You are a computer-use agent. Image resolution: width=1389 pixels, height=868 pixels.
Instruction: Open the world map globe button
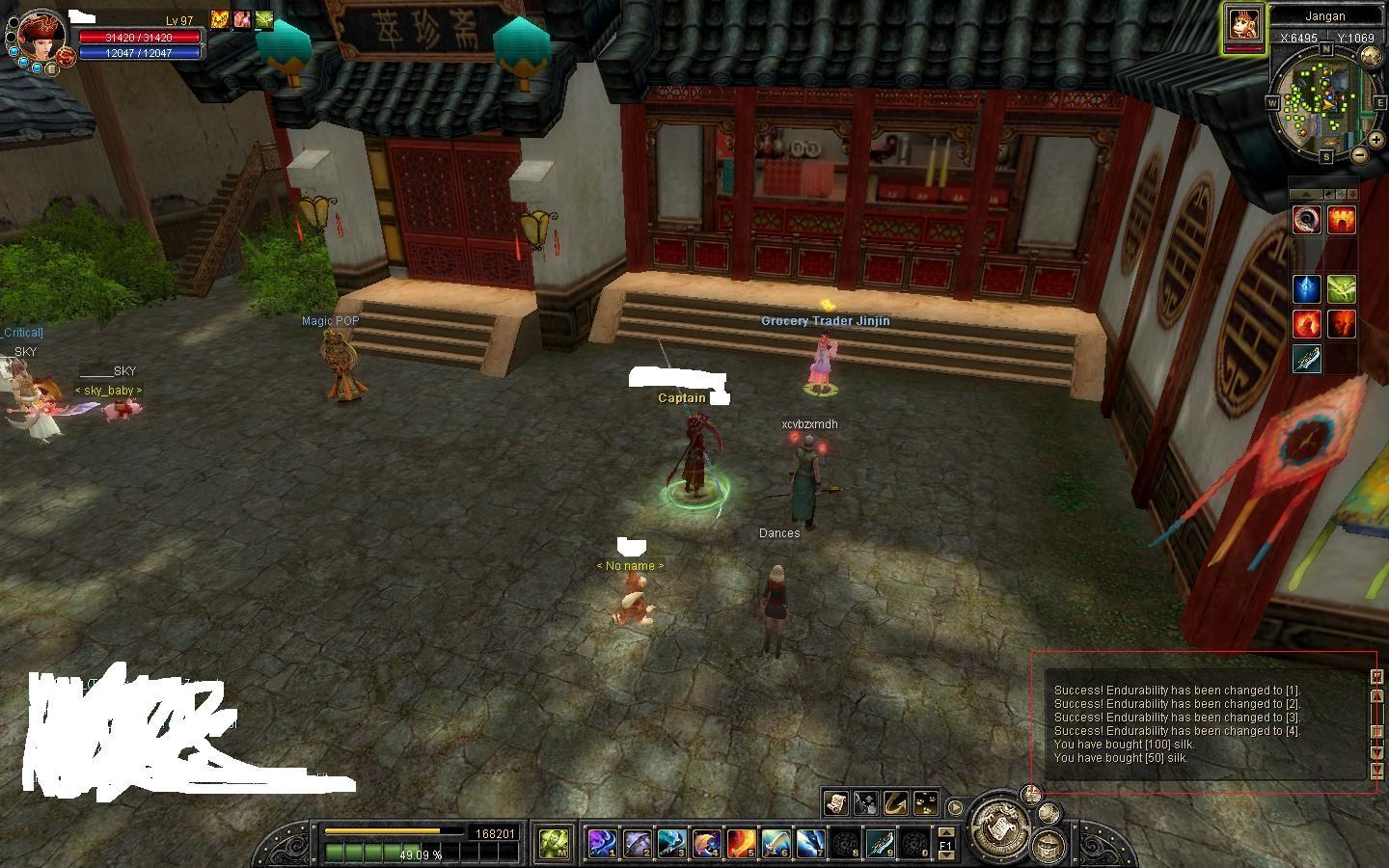pyautogui.click(x=1370, y=56)
